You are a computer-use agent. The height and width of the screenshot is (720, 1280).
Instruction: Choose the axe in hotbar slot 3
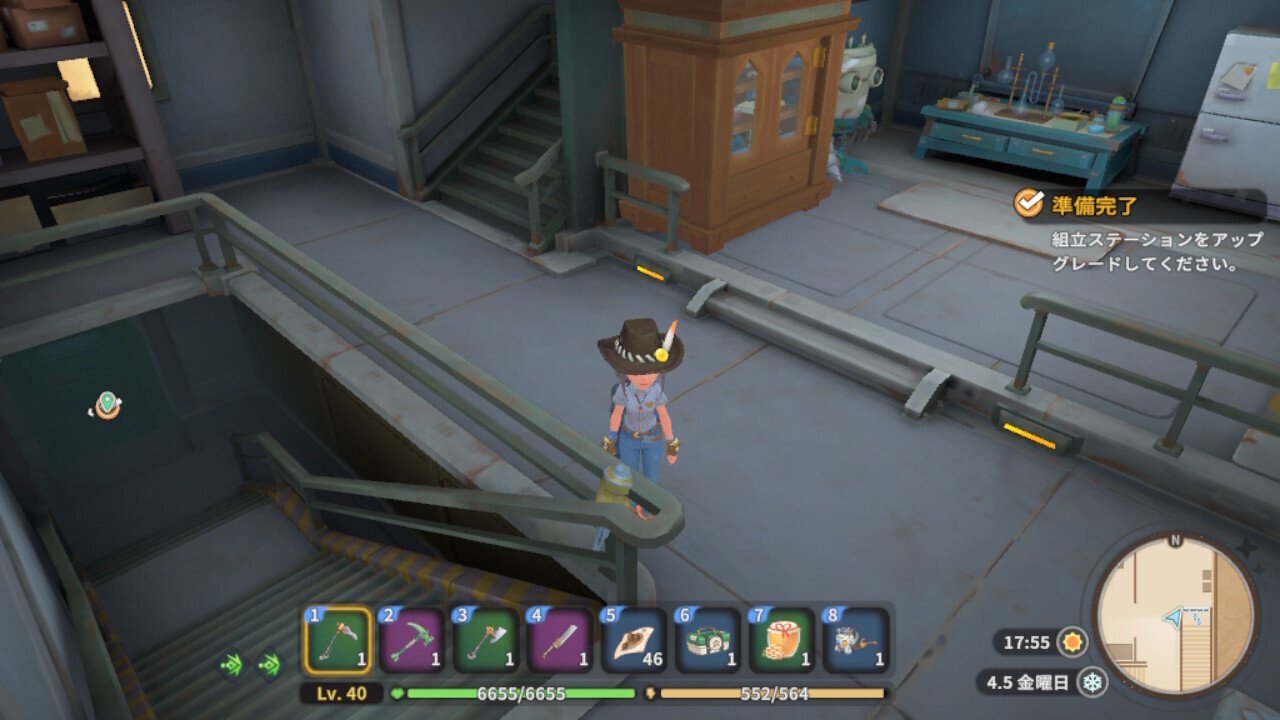point(487,641)
